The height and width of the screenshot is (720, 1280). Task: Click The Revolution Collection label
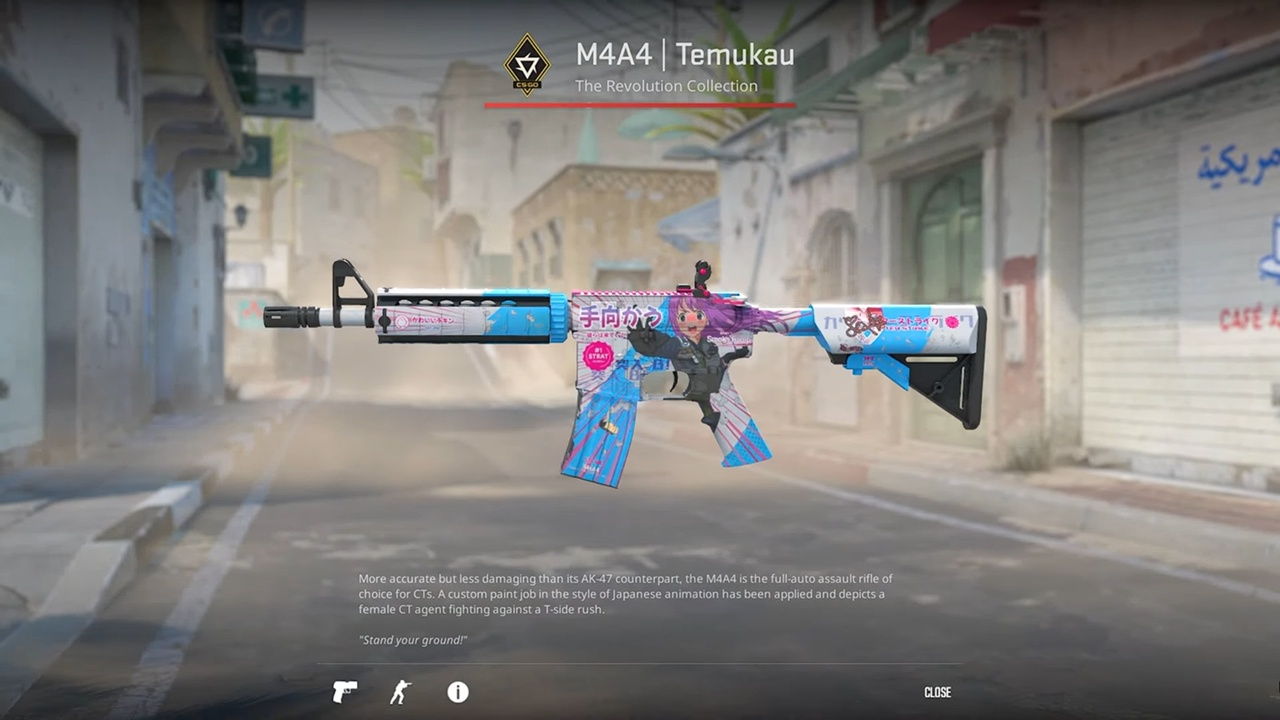(x=667, y=86)
